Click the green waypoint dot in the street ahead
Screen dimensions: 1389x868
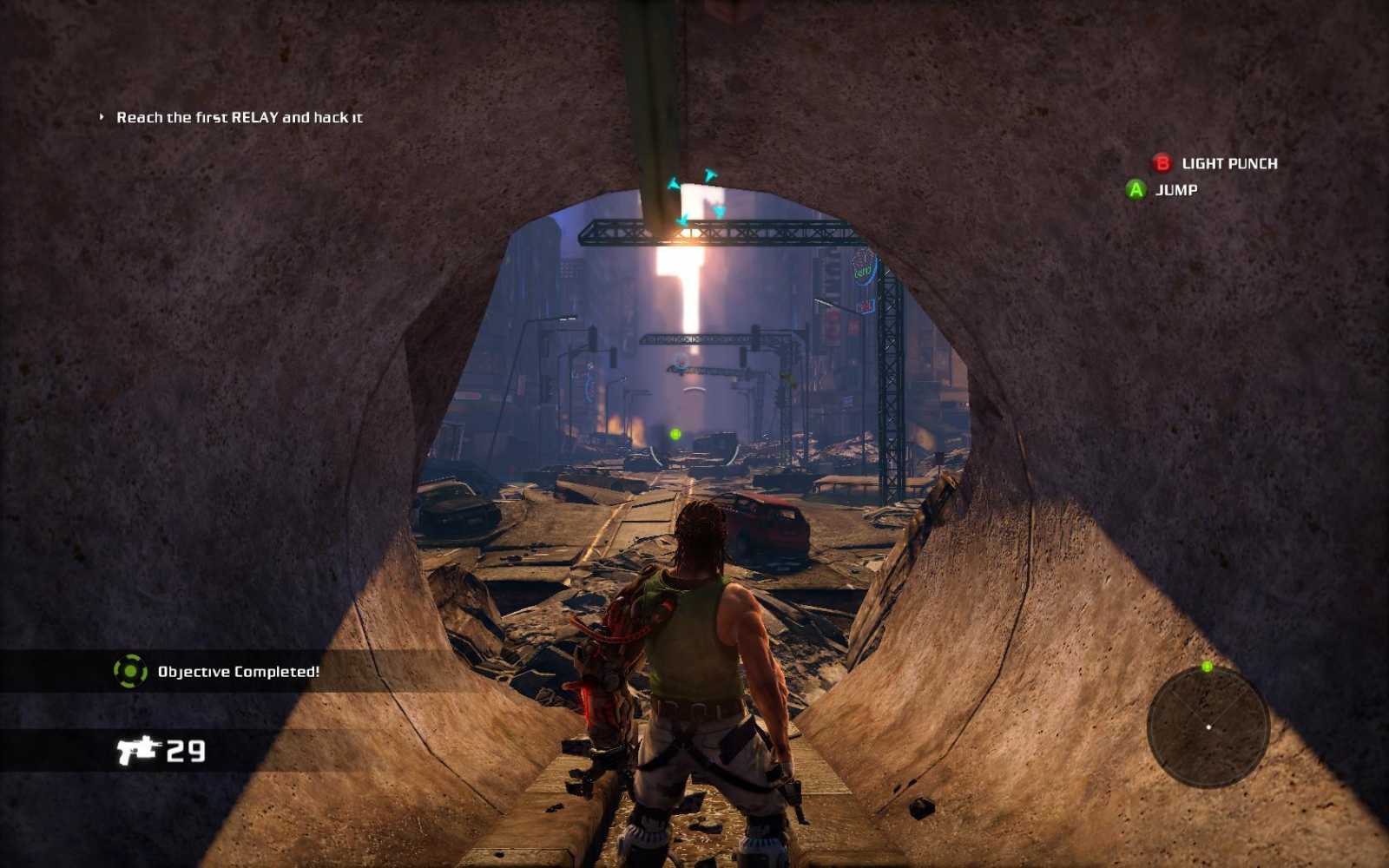click(675, 434)
